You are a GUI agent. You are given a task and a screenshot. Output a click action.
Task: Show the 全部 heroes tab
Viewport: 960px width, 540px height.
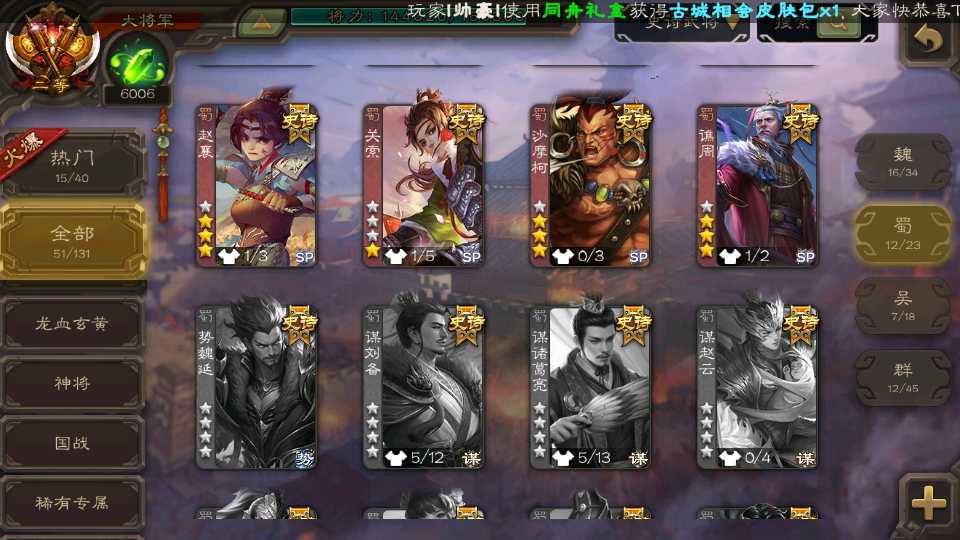(72, 241)
